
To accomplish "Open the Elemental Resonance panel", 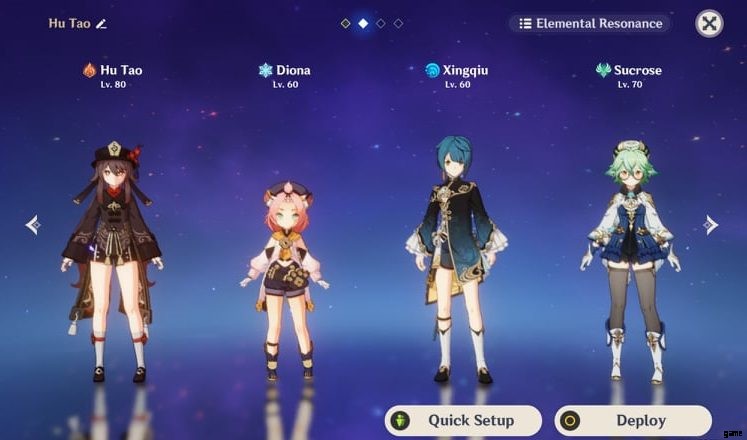I will pyautogui.click(x=589, y=23).
